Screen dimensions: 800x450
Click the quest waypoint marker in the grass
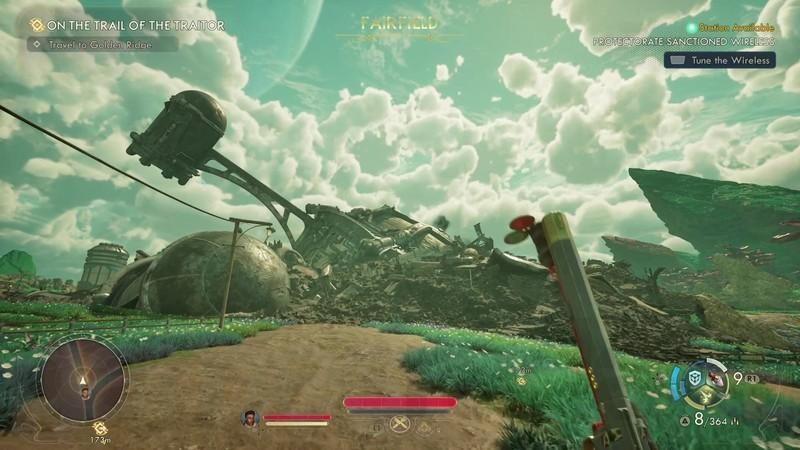click(520, 380)
